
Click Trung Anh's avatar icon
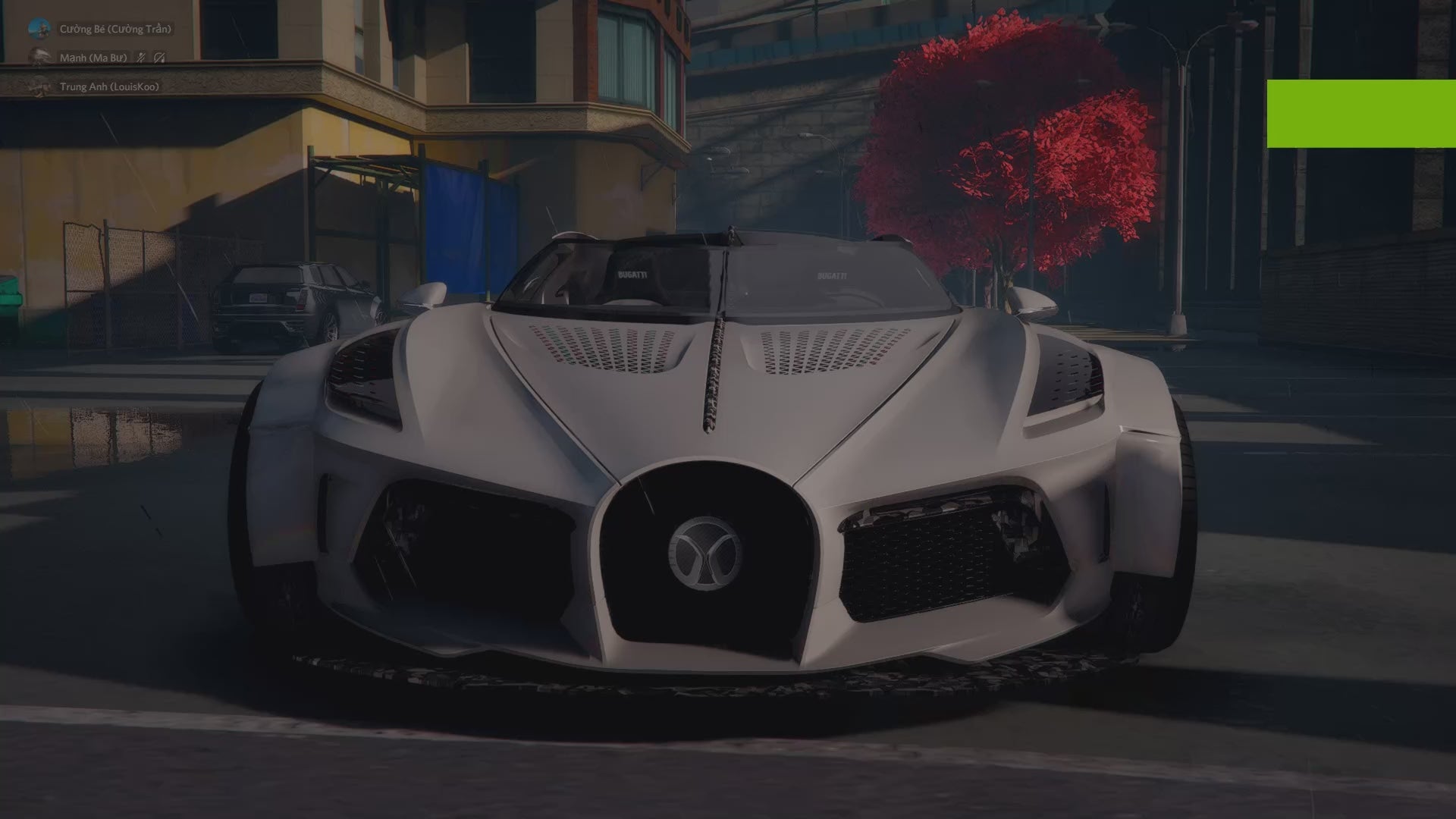pyautogui.click(x=36, y=87)
